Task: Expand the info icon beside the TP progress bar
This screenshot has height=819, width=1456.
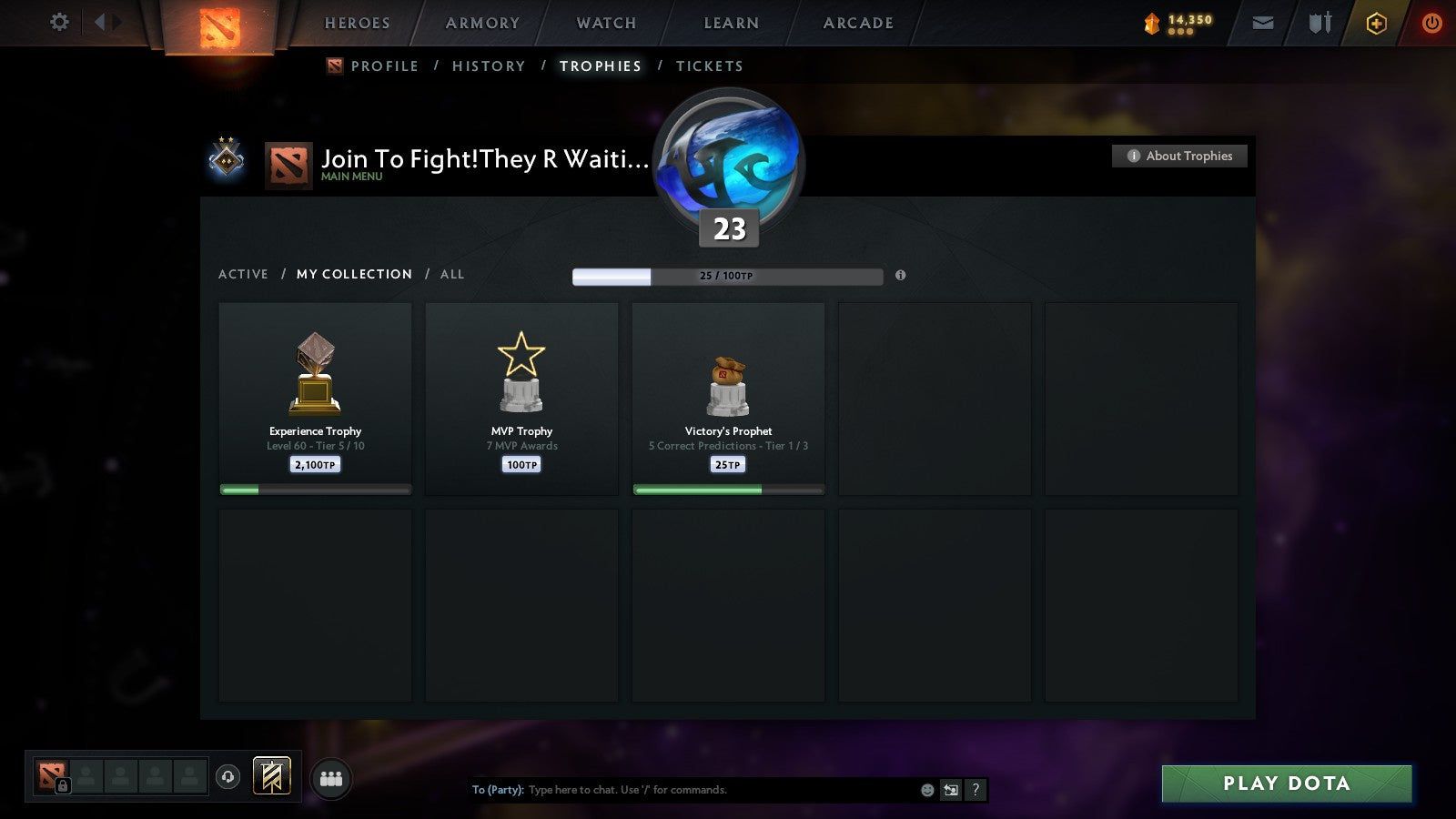Action: coord(901,276)
